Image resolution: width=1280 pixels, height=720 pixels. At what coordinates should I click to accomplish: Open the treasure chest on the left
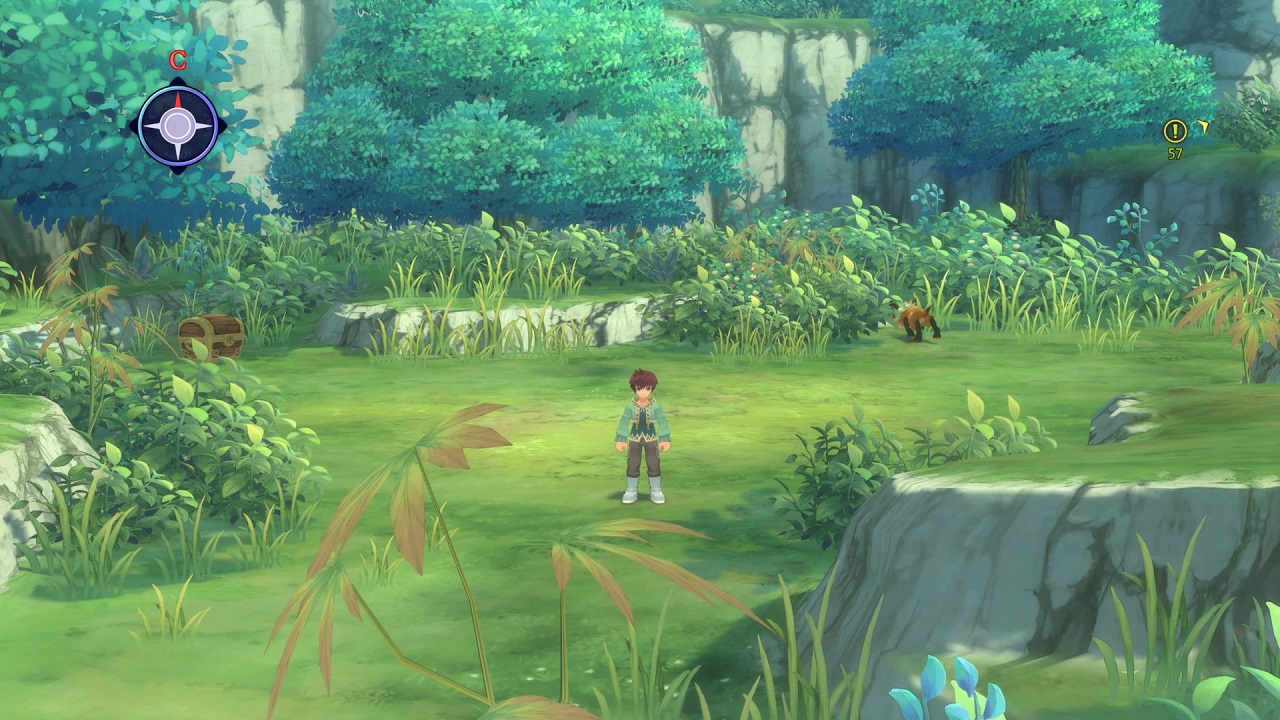(x=210, y=335)
